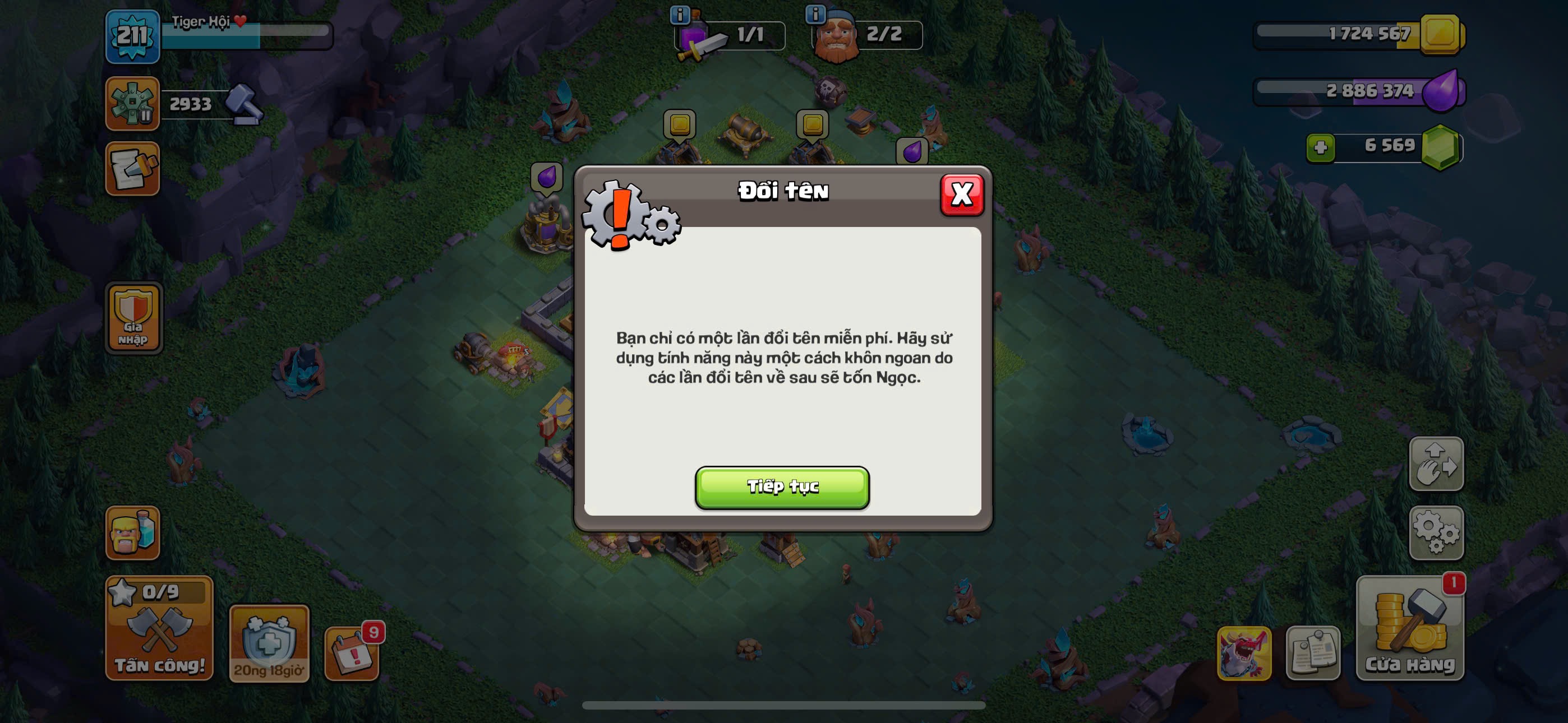Show builder info for the 2/2 counter
The width and height of the screenshot is (1568, 723).
click(814, 13)
